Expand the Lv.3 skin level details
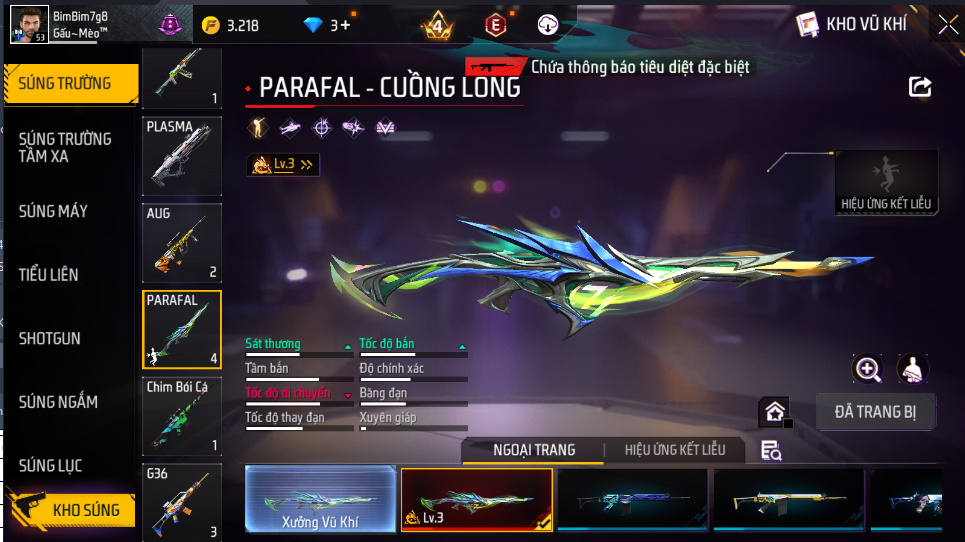This screenshot has height=542, width=965. [284, 164]
